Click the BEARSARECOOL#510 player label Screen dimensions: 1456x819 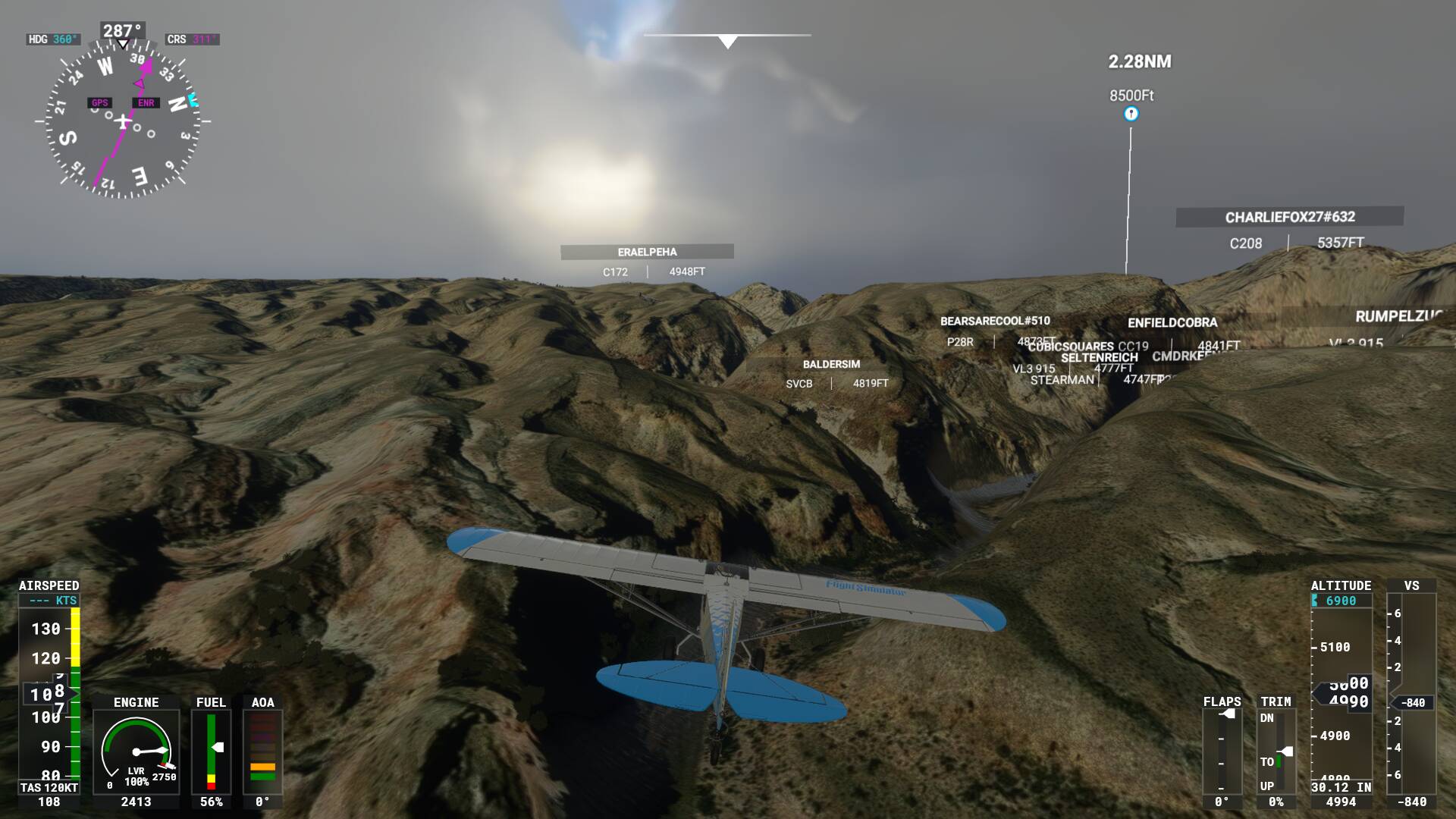point(994,320)
